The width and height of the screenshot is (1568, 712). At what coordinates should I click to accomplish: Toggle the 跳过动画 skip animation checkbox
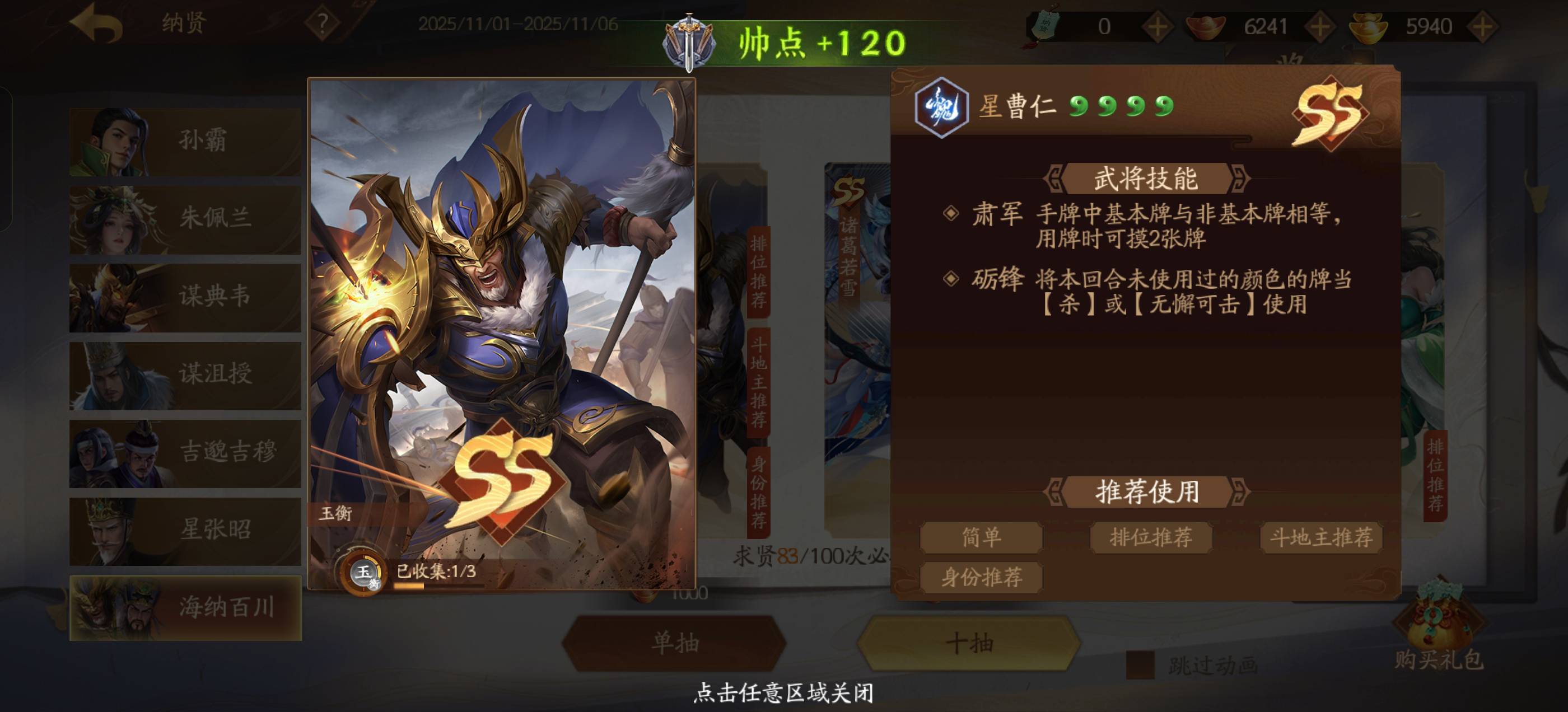tap(1140, 665)
